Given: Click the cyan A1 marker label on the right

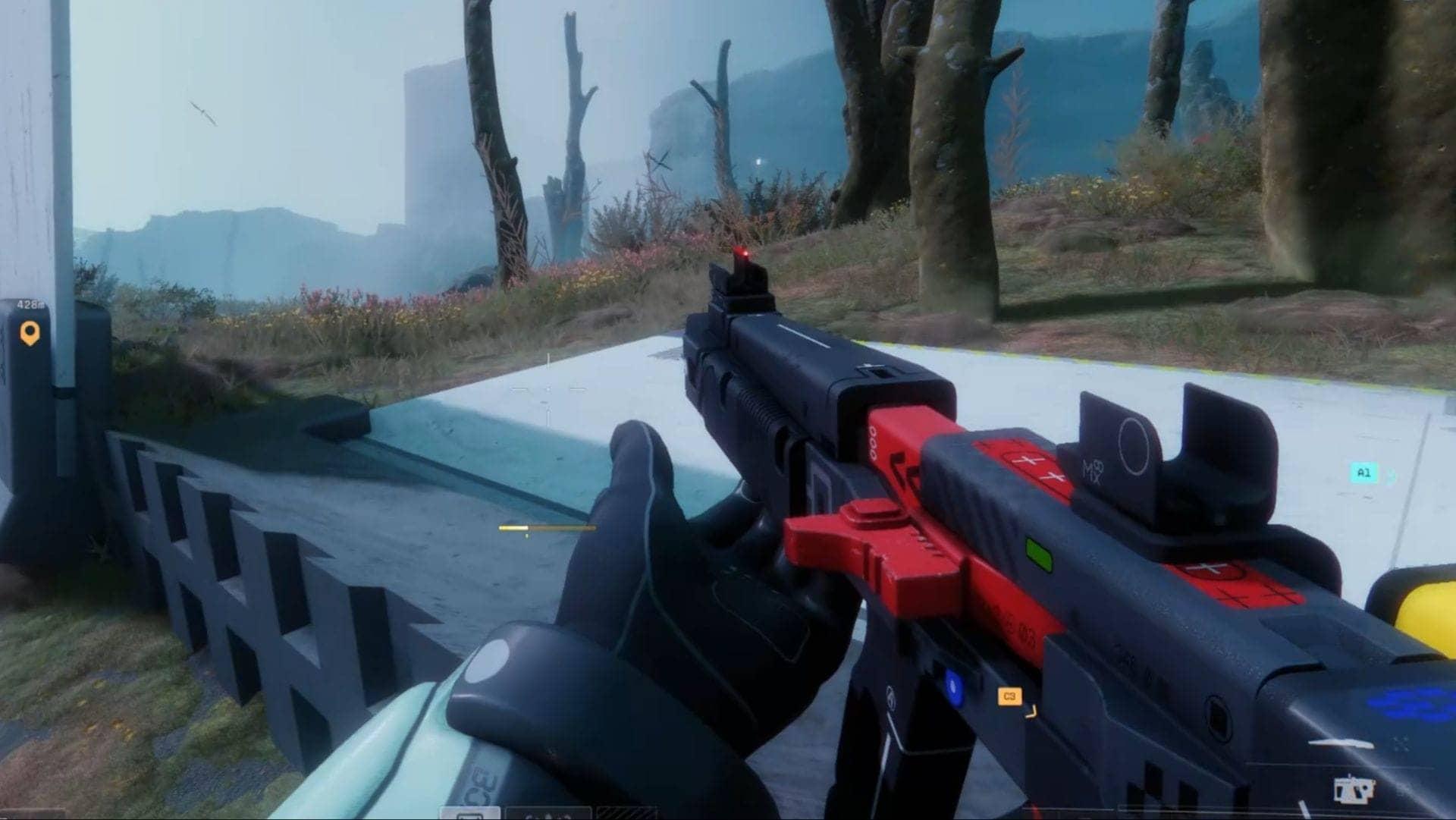Looking at the screenshot, I should [1365, 473].
